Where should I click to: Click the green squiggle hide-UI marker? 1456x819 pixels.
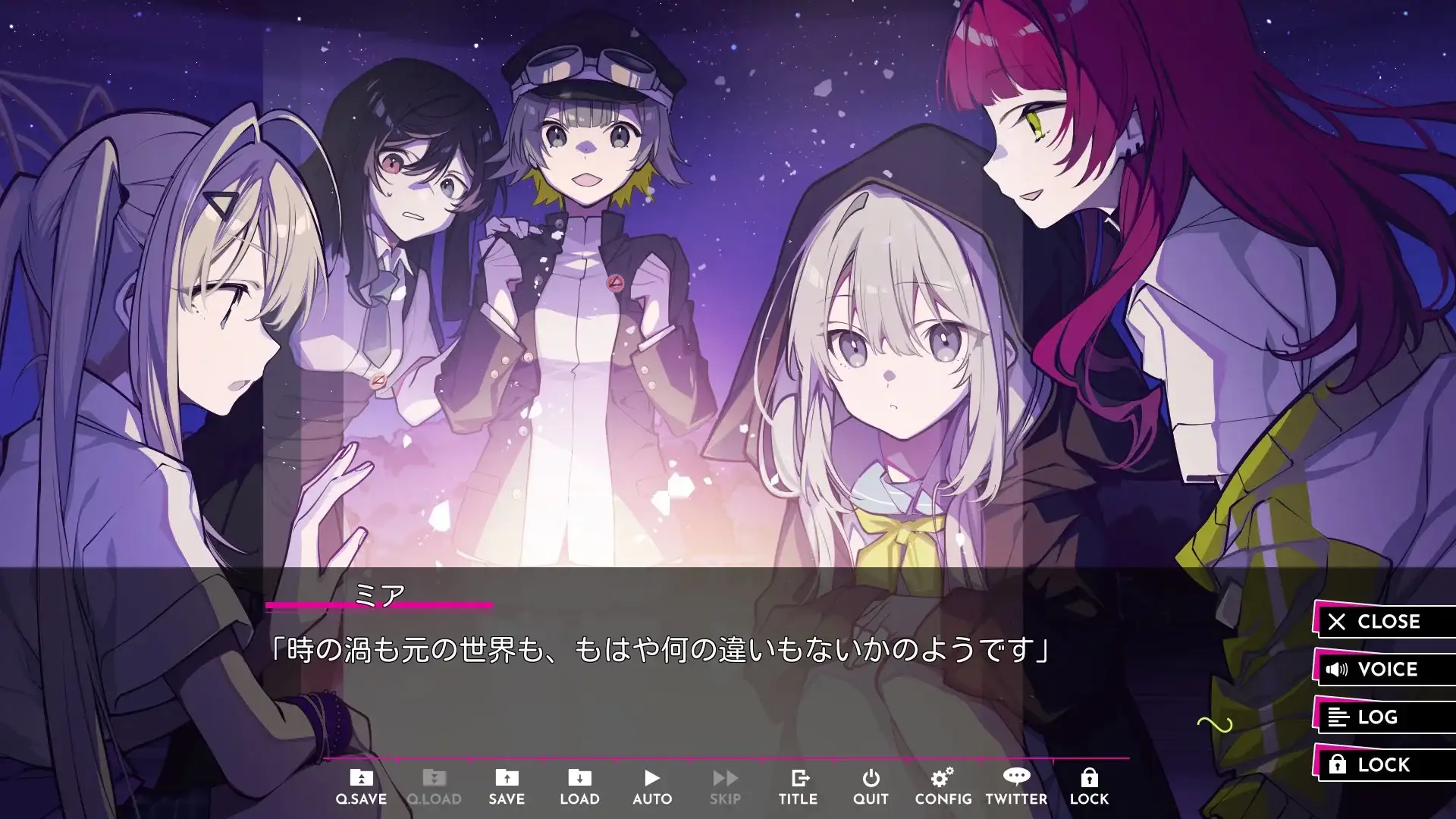pos(1213,724)
